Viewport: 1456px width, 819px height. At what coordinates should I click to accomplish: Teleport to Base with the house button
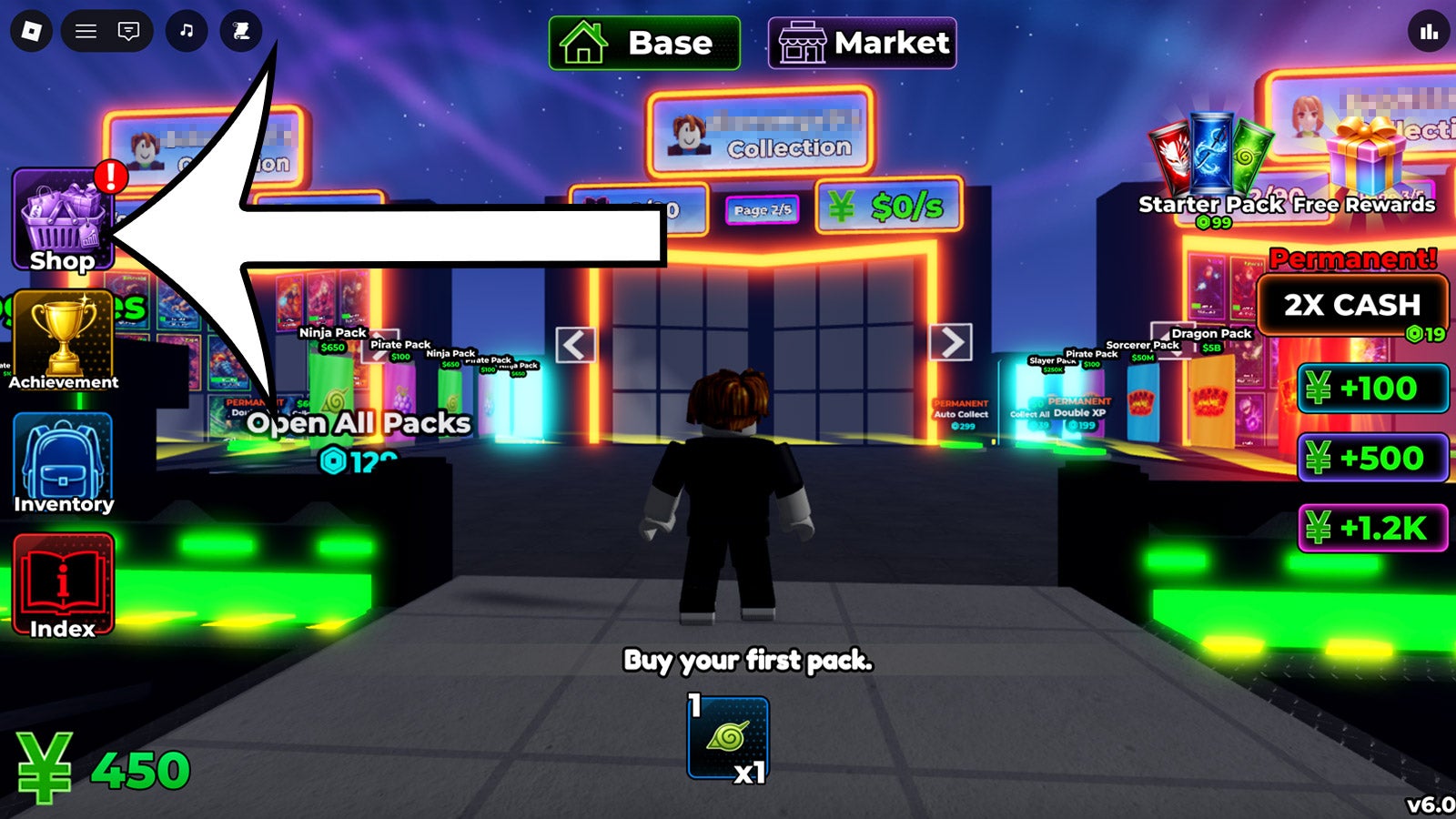[x=644, y=43]
